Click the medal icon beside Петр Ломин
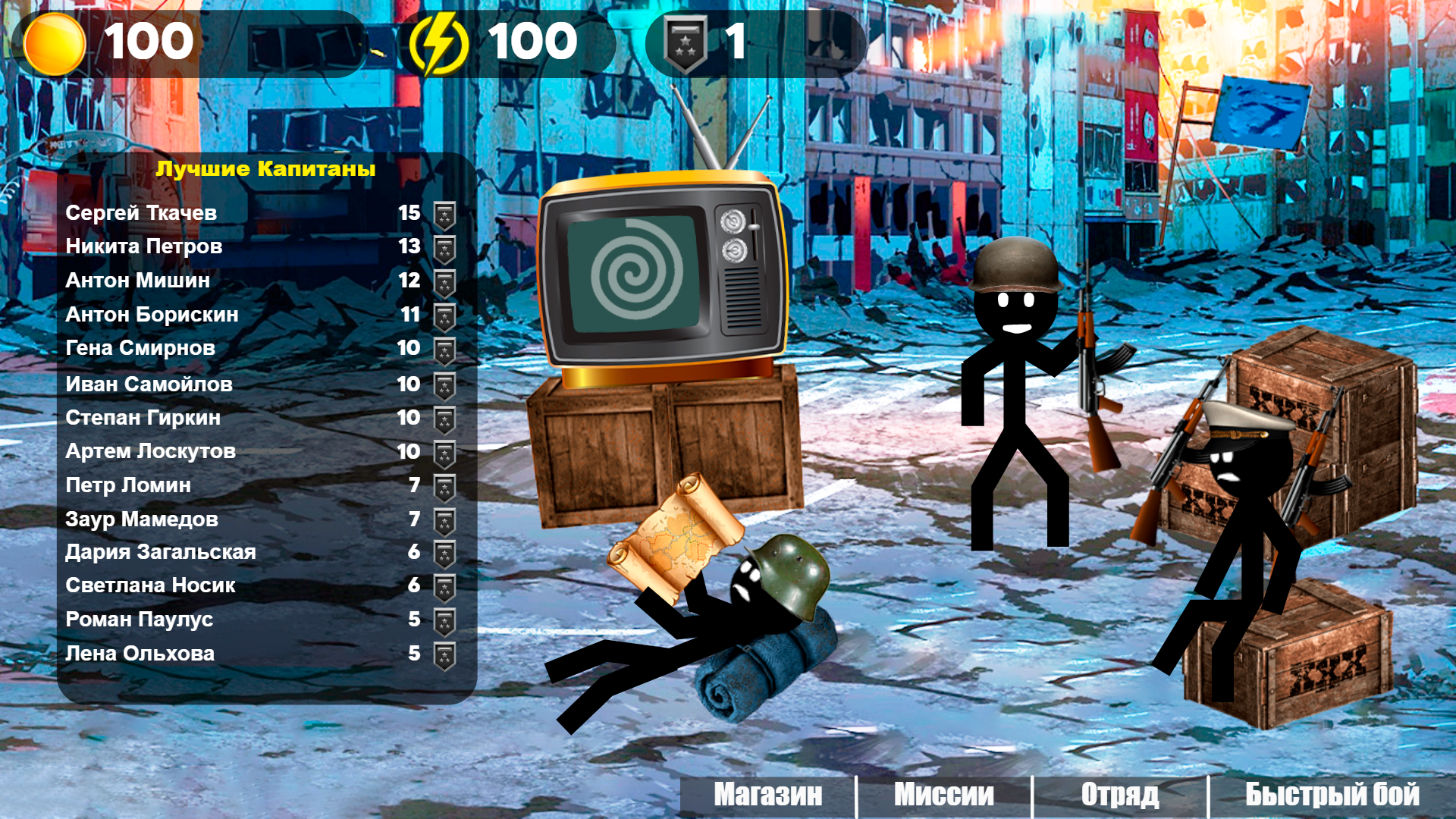 click(x=442, y=485)
